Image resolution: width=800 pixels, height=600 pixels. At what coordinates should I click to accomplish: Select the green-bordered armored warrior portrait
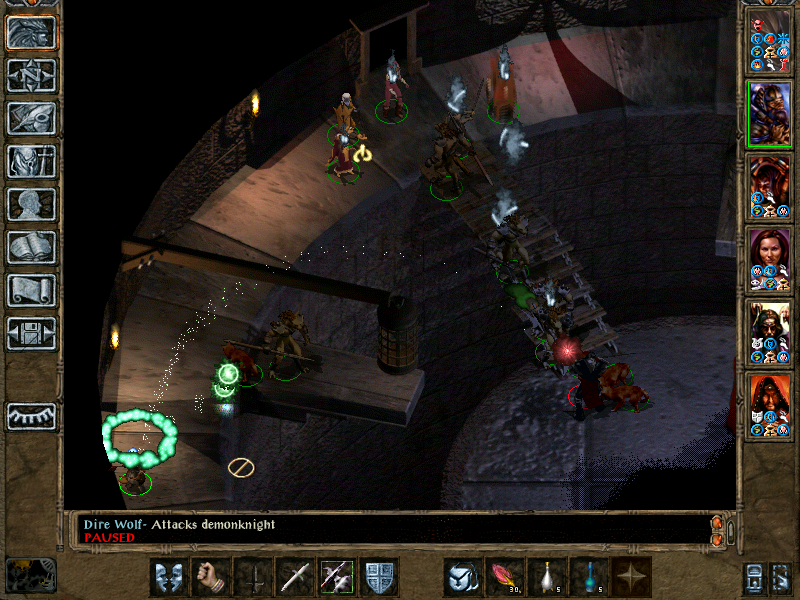(x=769, y=114)
